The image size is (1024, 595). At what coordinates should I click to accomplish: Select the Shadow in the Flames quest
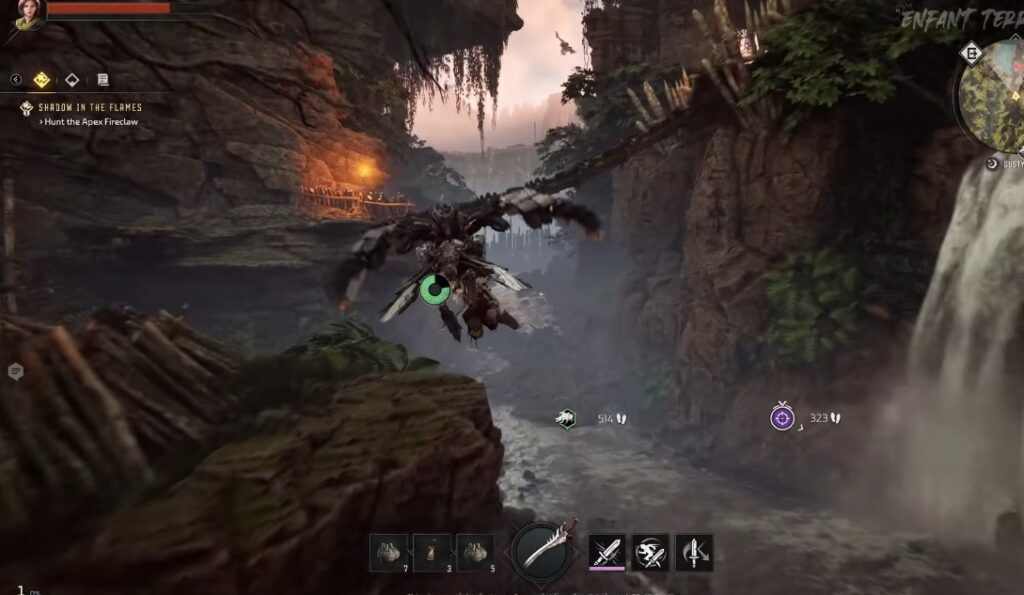(90, 107)
